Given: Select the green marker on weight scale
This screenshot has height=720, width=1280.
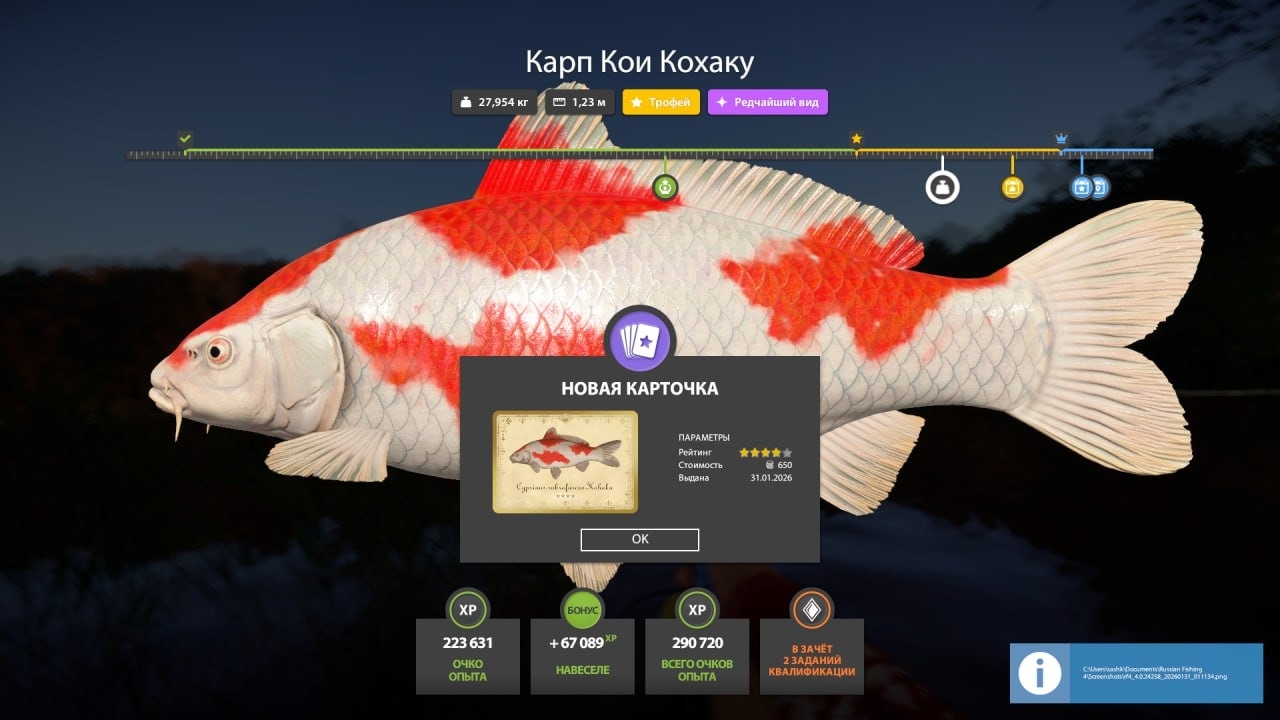Looking at the screenshot, I should click(x=665, y=187).
